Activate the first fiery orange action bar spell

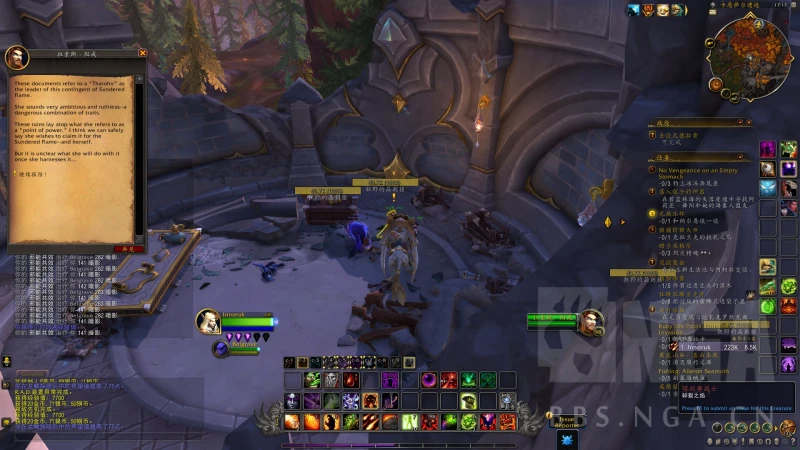(292, 422)
